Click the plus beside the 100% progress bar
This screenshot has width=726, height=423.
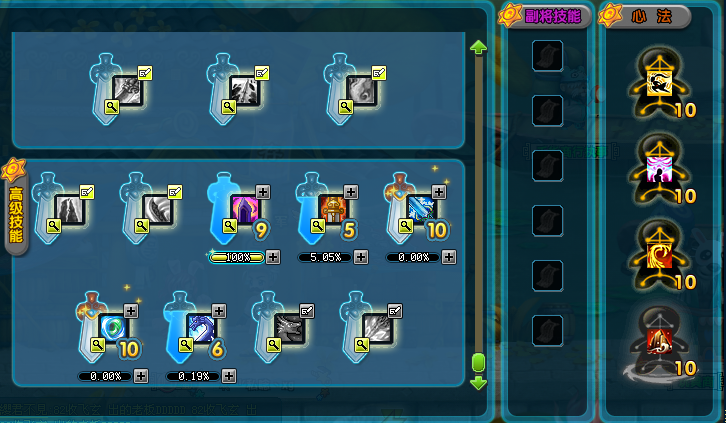(273, 257)
